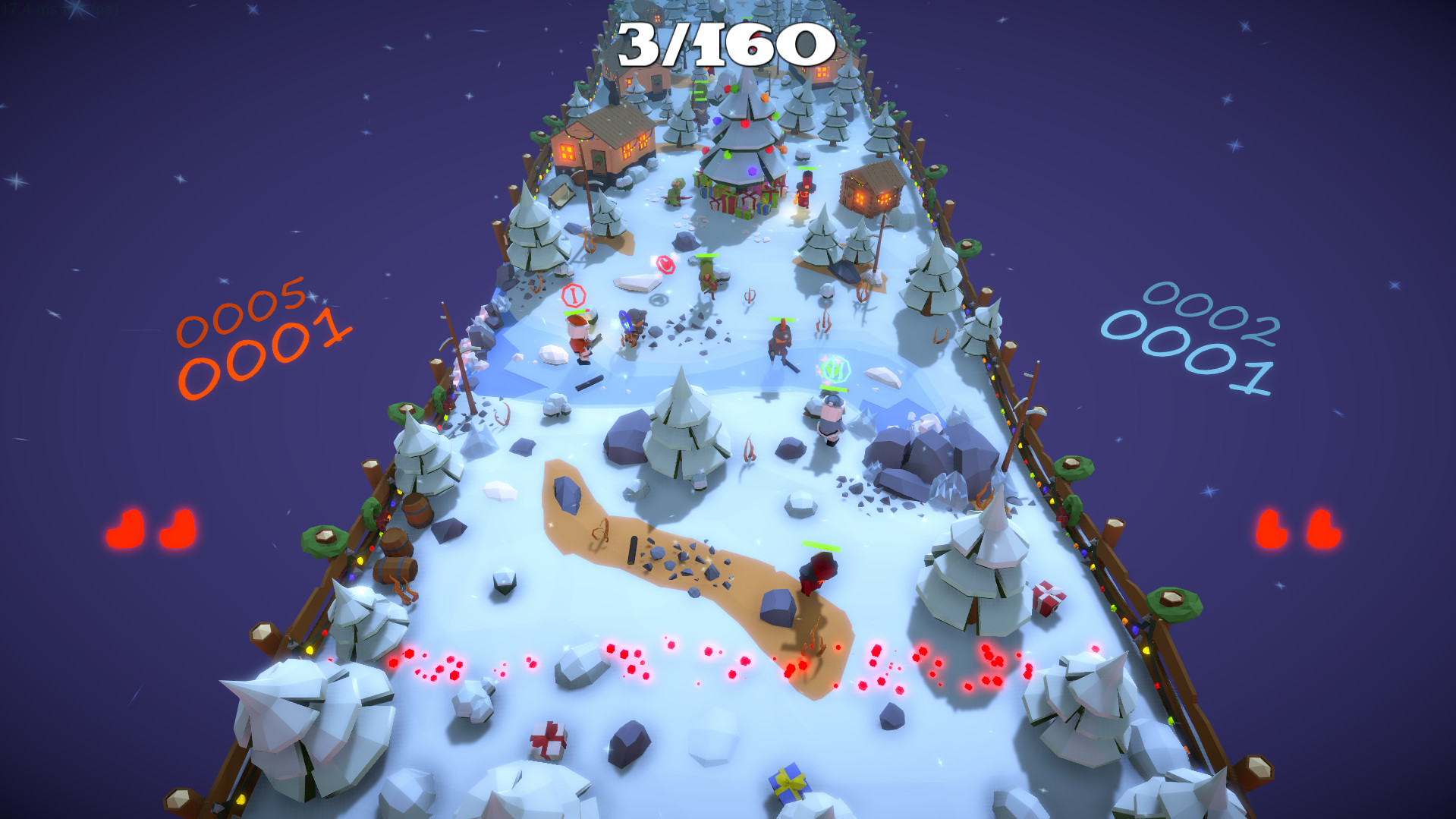Click the red C-shaped pickup icon on the ice

coord(665,266)
